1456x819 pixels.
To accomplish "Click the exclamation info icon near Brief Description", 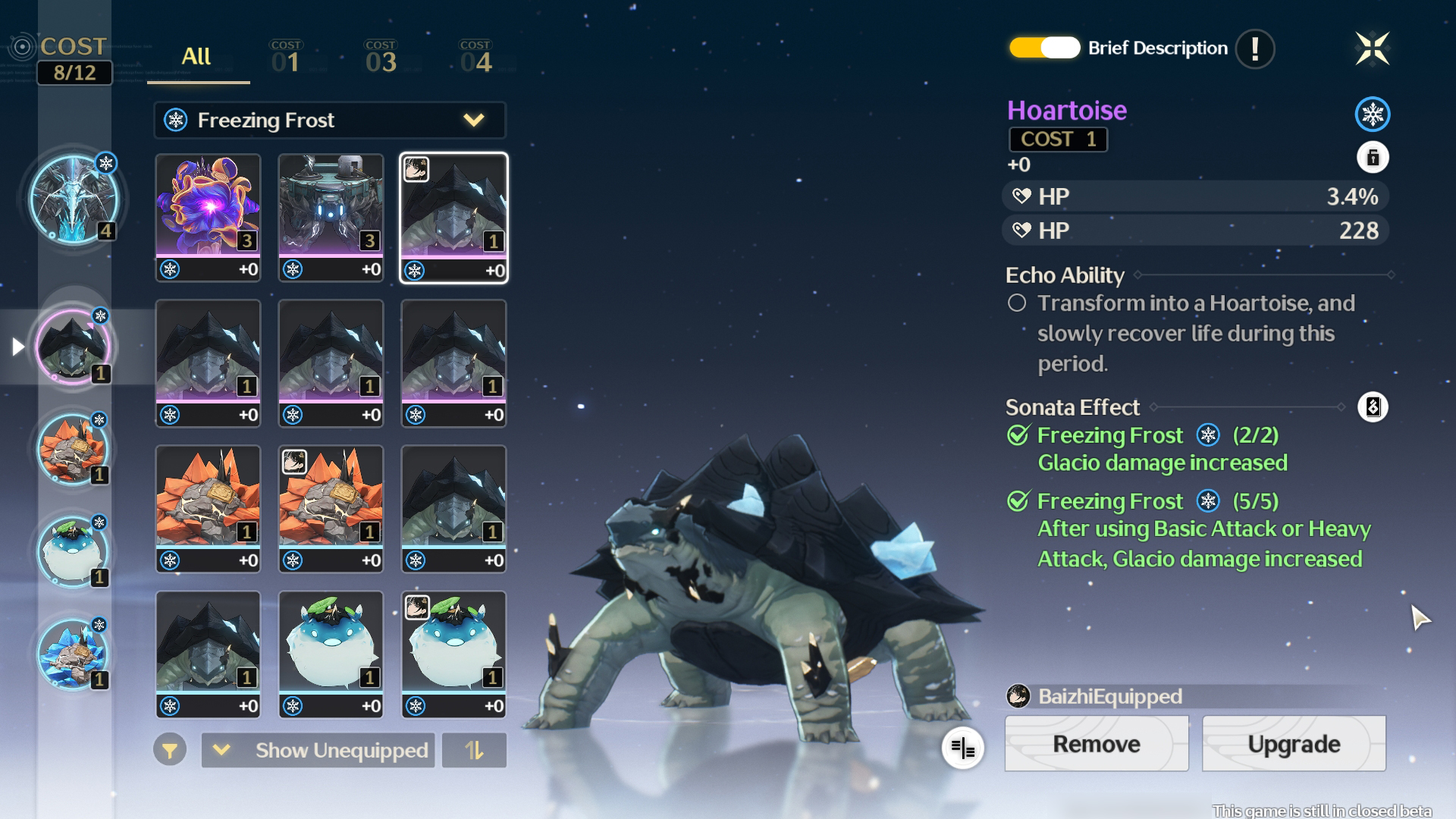I will tap(1254, 49).
